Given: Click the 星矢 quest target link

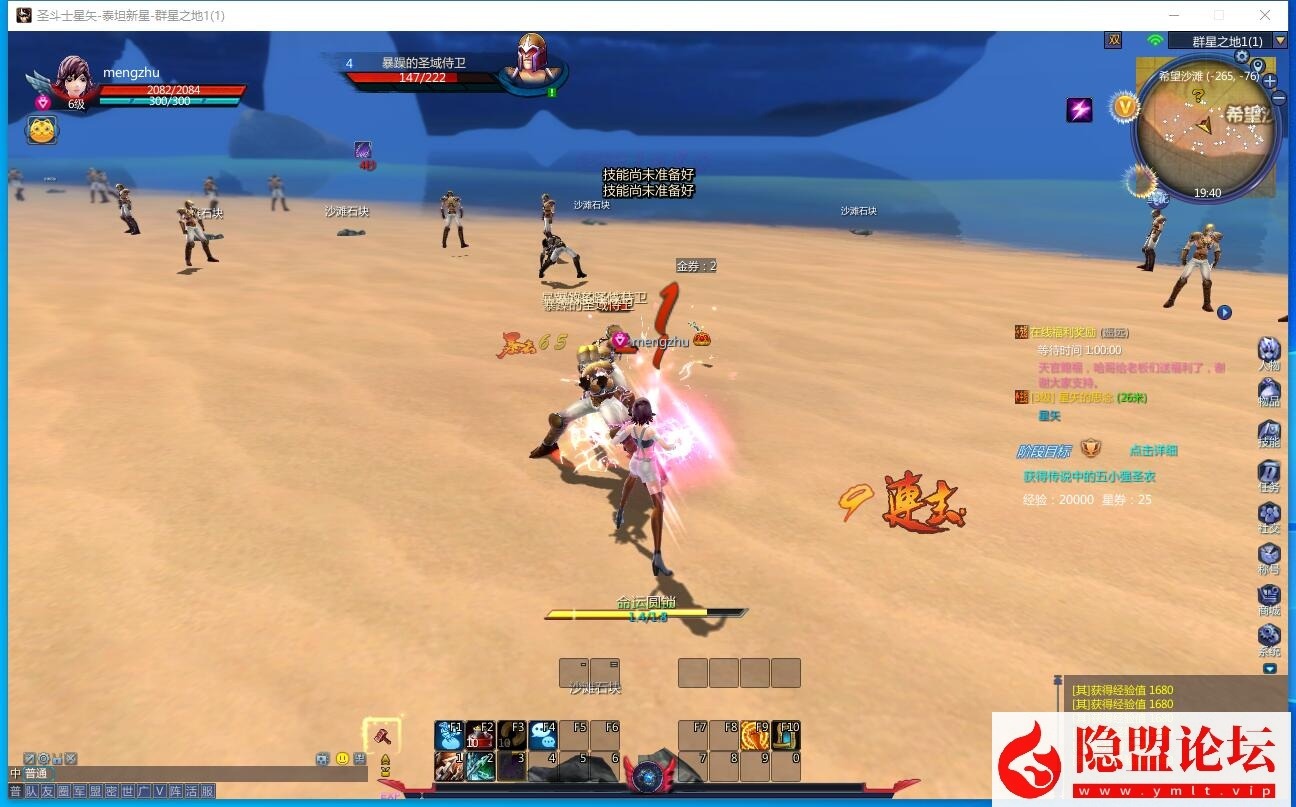Looking at the screenshot, I should (1049, 417).
